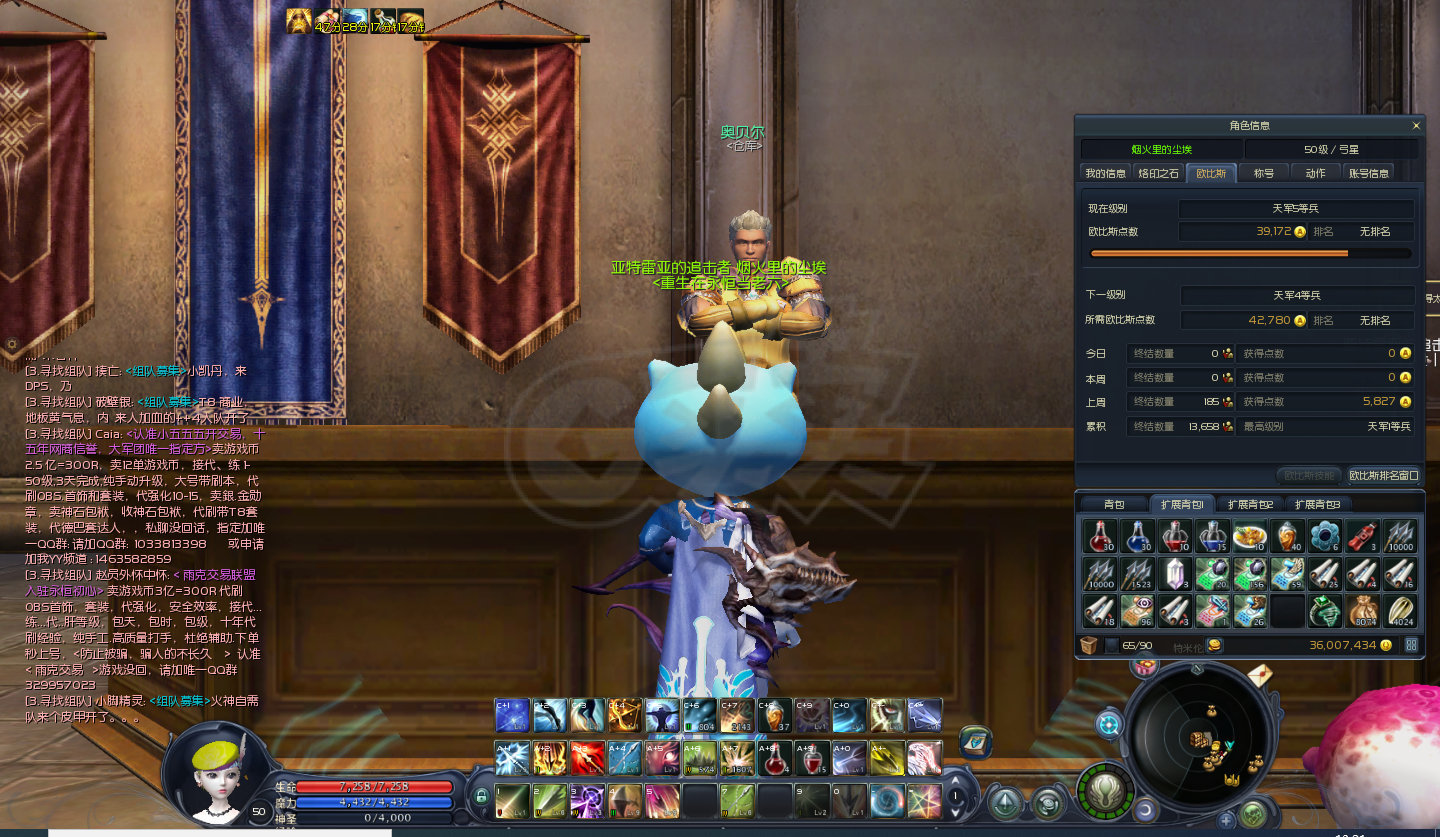This screenshot has height=837, width=1440.
Task: Switch to the 背包 inventory tab
Action: (x=1114, y=504)
